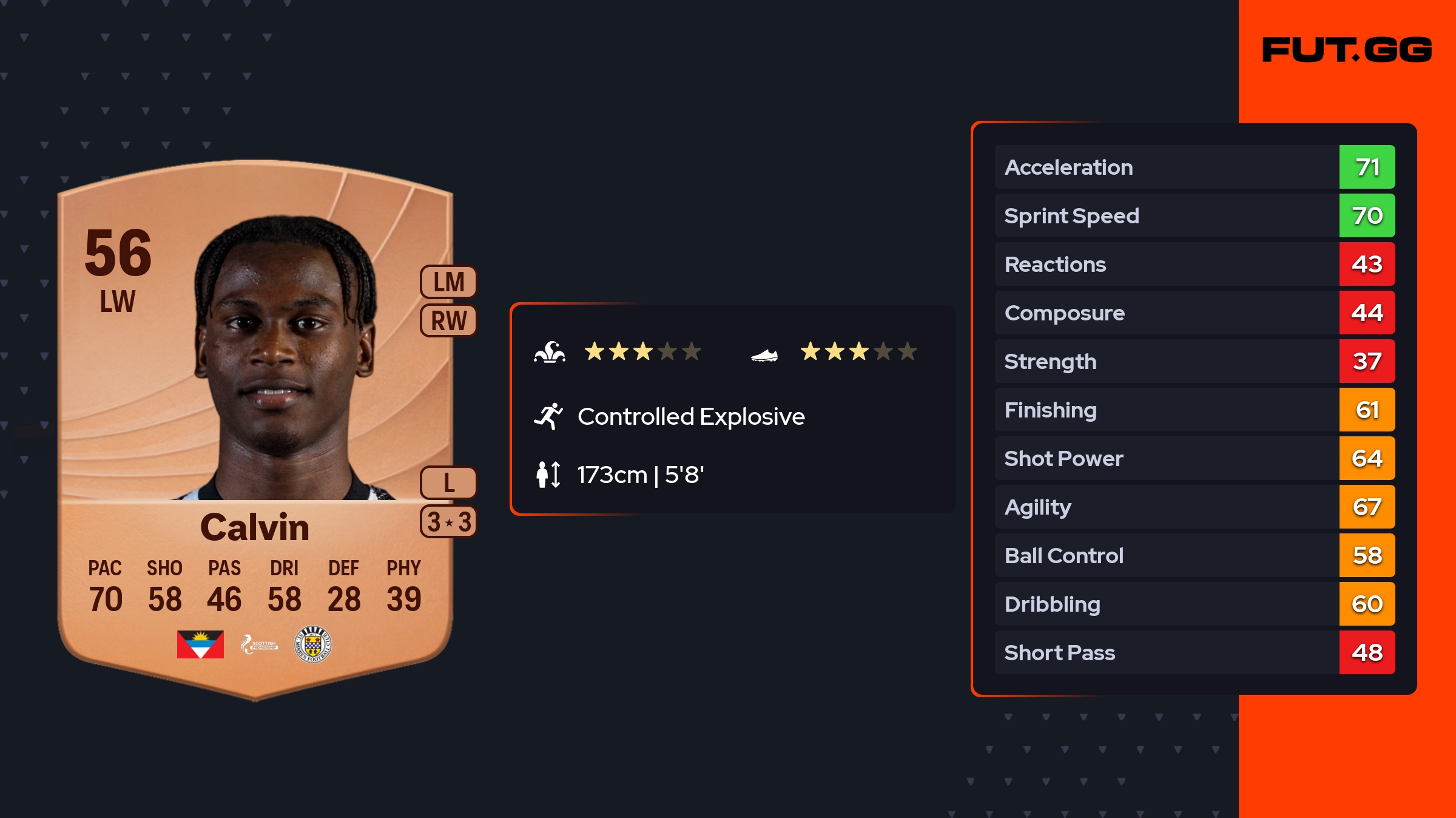Click the Antigua and Barbuda flag
The width and height of the screenshot is (1456, 818).
pos(200,644)
